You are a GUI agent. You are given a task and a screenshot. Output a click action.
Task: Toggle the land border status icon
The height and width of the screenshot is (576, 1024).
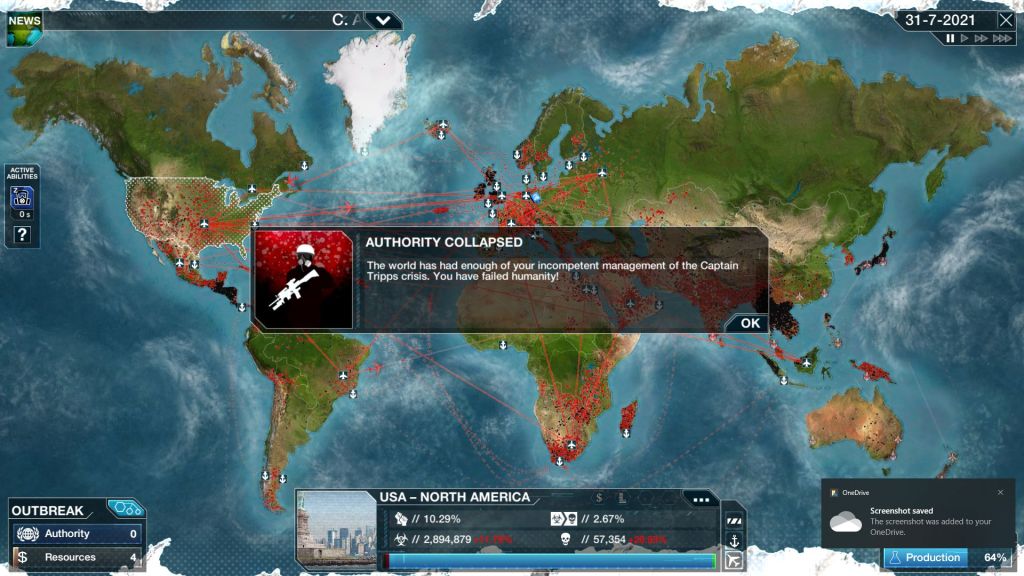pyautogui.click(x=733, y=520)
